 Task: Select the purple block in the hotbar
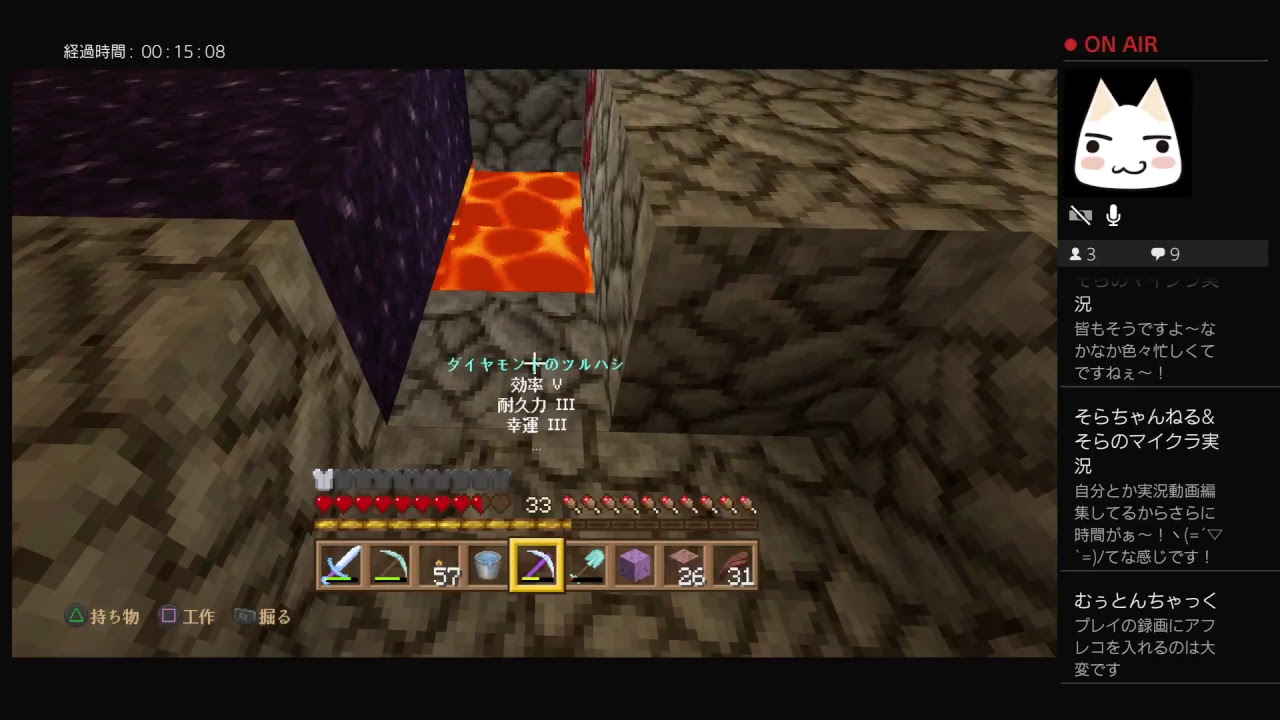pyautogui.click(x=636, y=565)
